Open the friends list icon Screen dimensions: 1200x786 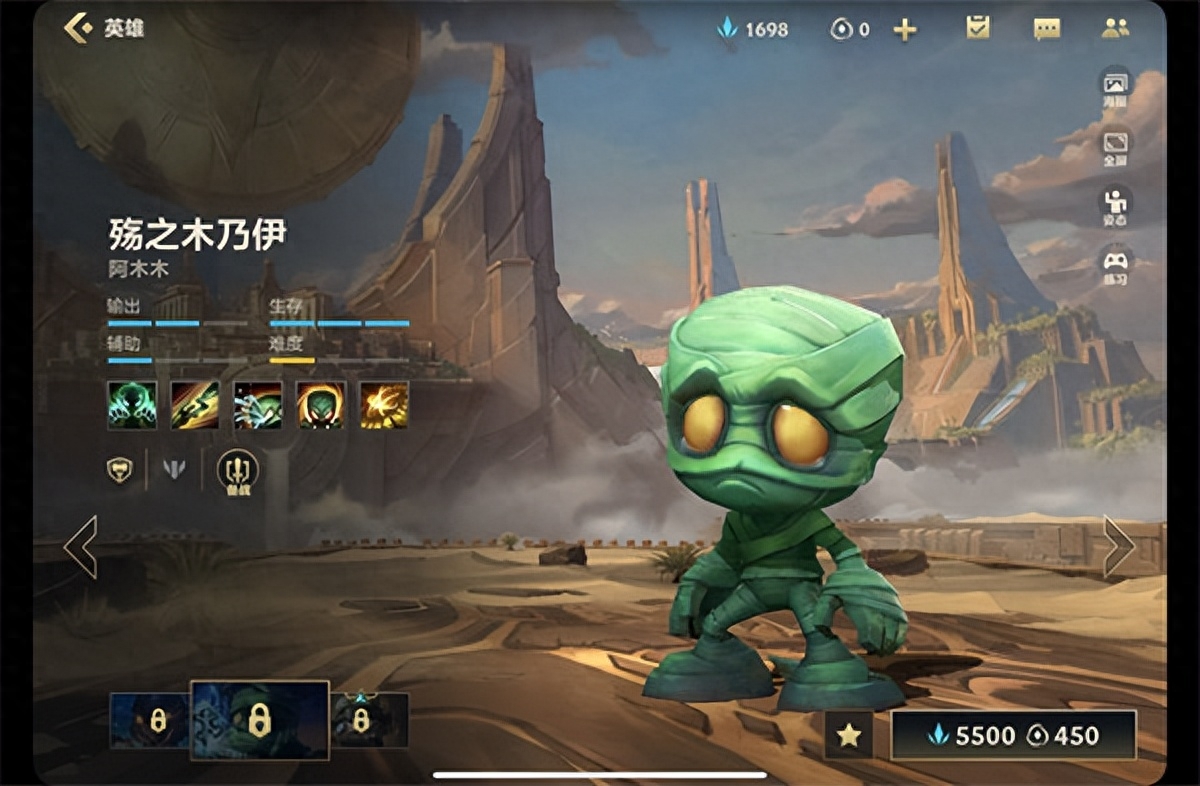point(1115,28)
